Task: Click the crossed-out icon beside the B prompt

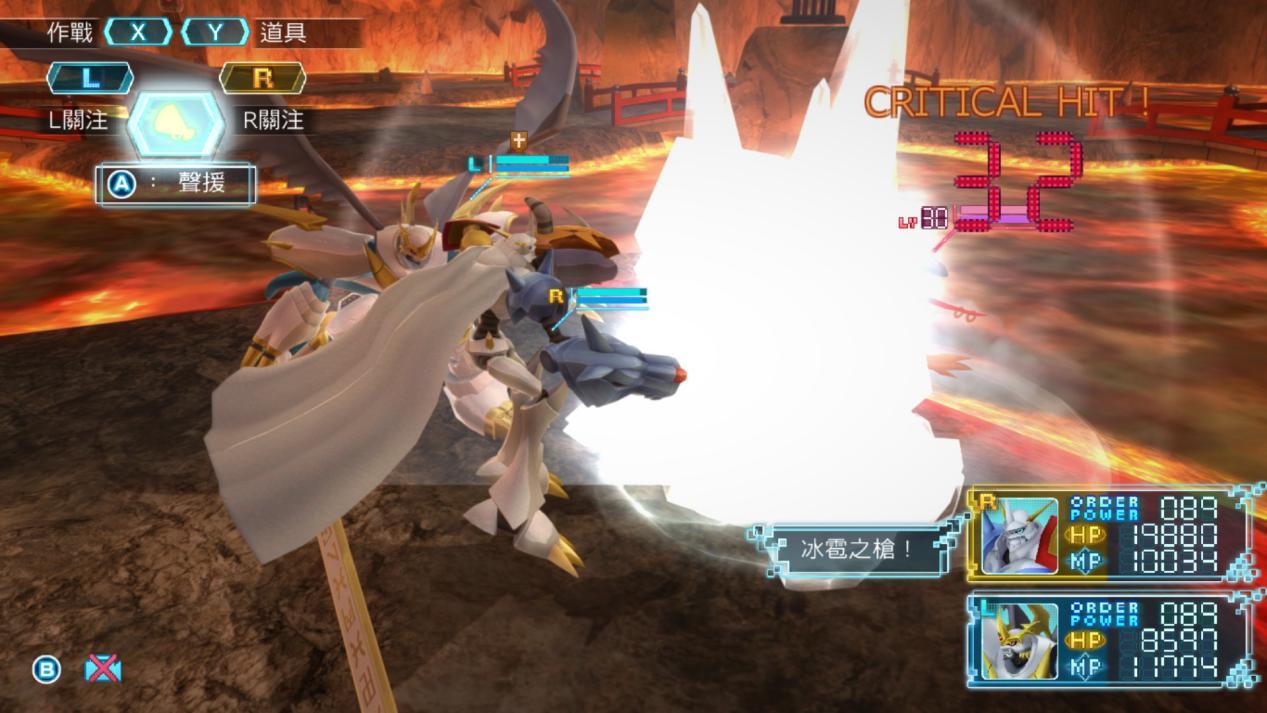Action: tap(102, 669)
